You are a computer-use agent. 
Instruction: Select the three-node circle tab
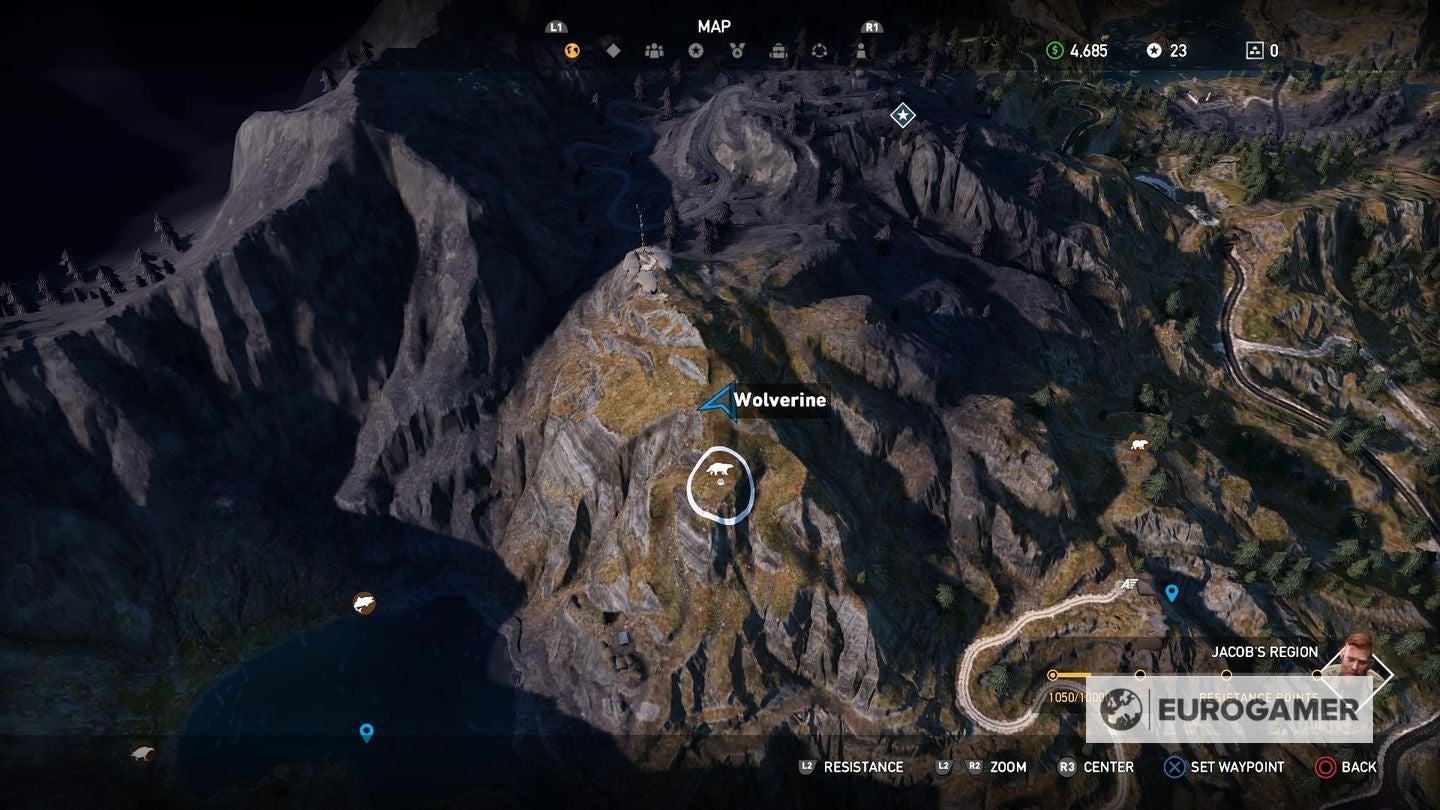point(819,51)
